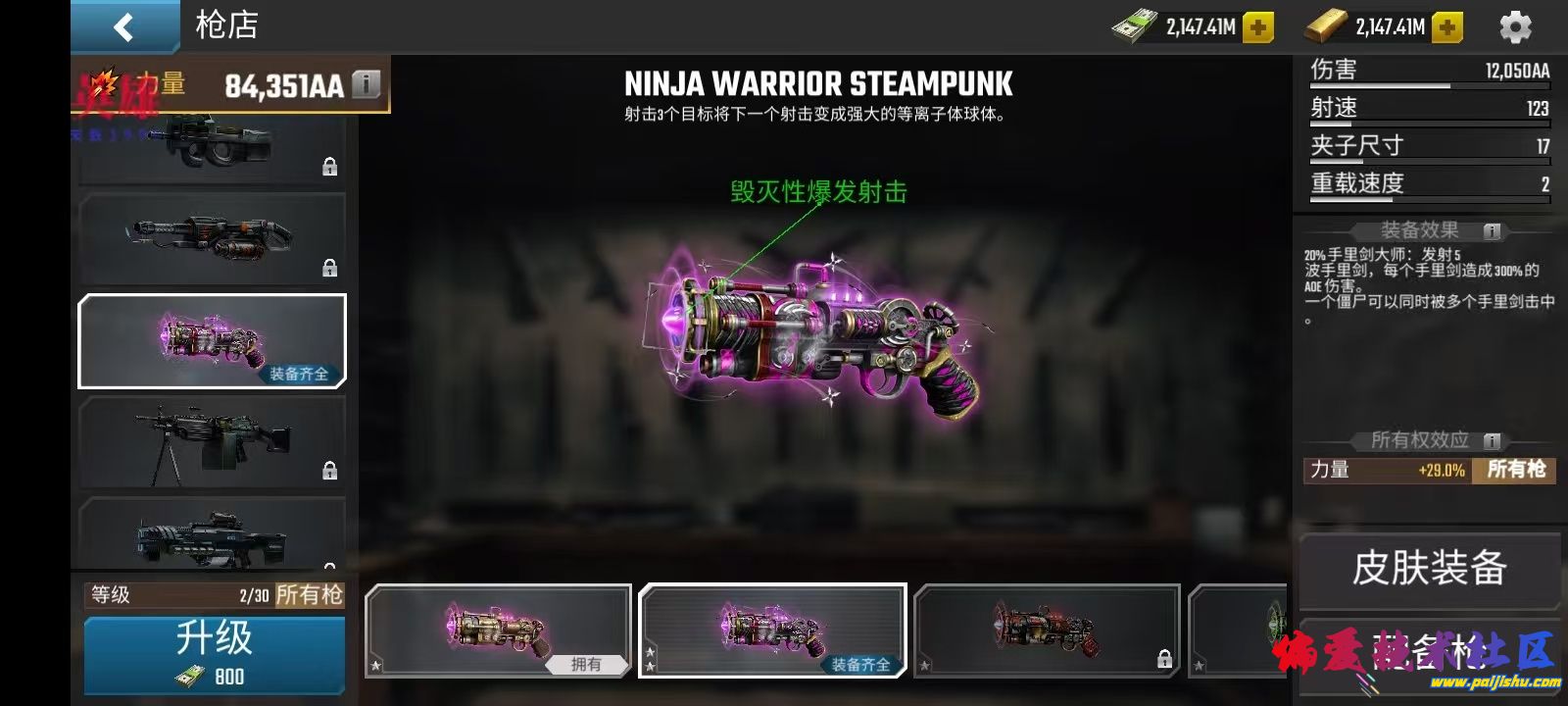Select the locked bipod machine gun
Viewport: 1568px width, 706px height.
point(212,442)
